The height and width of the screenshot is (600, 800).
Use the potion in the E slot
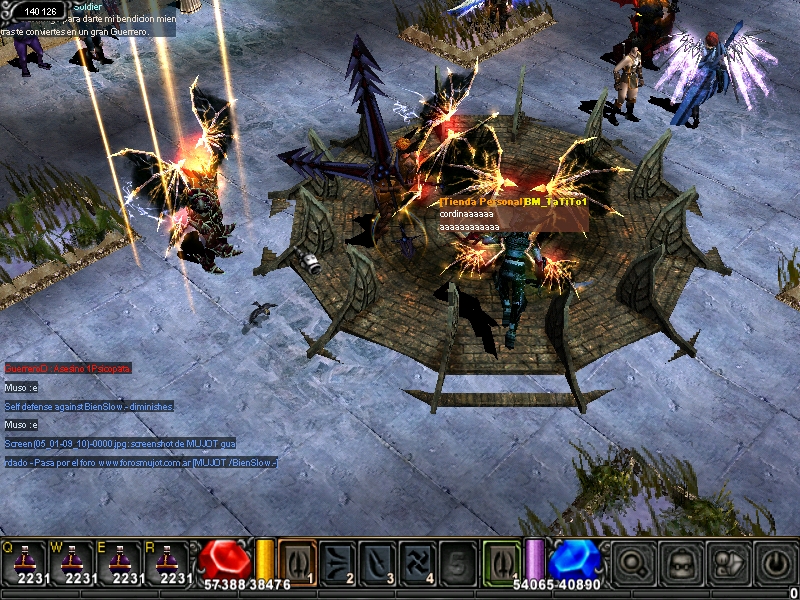pyautogui.click(x=123, y=561)
